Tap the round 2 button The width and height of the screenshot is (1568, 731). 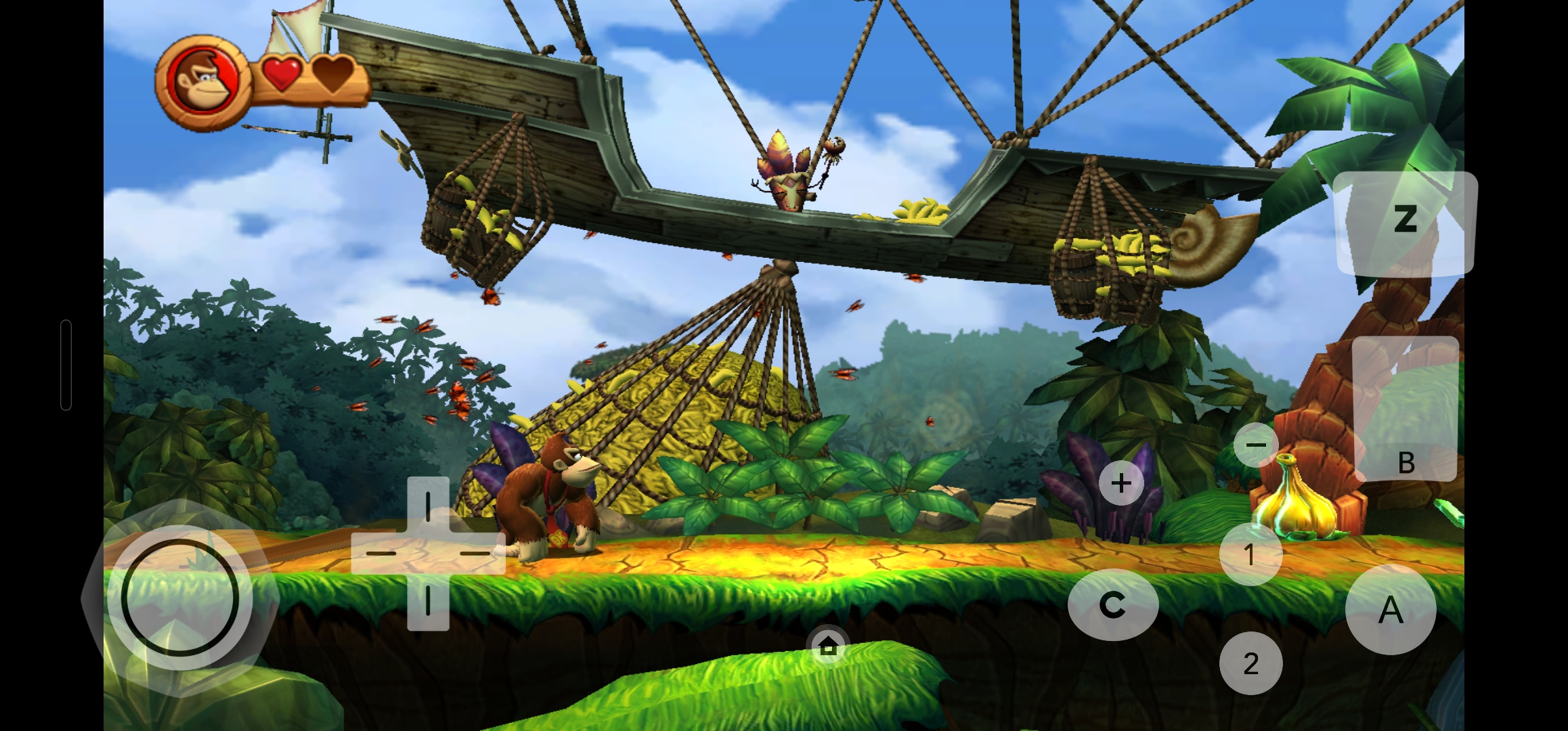[1250, 663]
